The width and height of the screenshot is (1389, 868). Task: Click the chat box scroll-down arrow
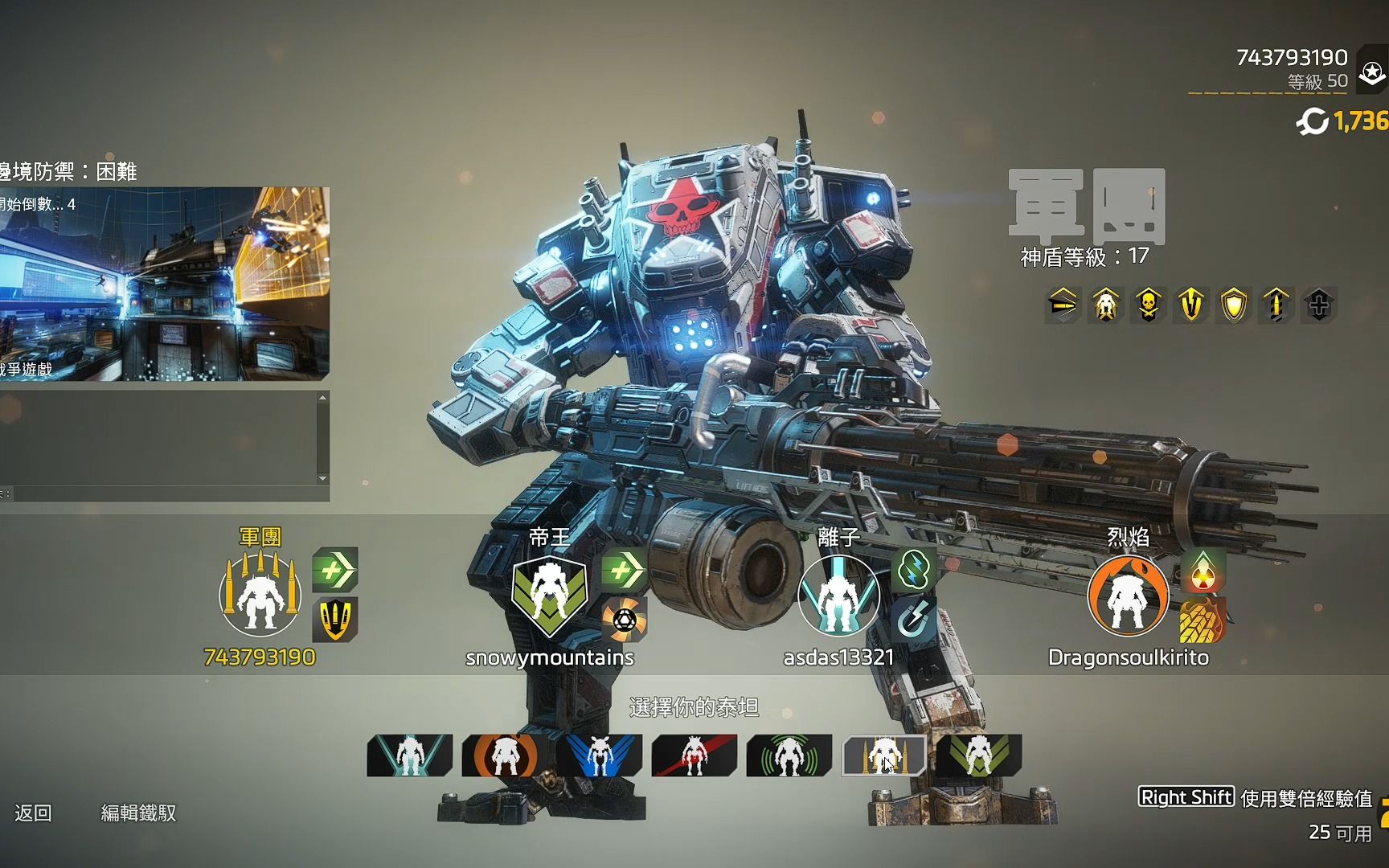322,479
